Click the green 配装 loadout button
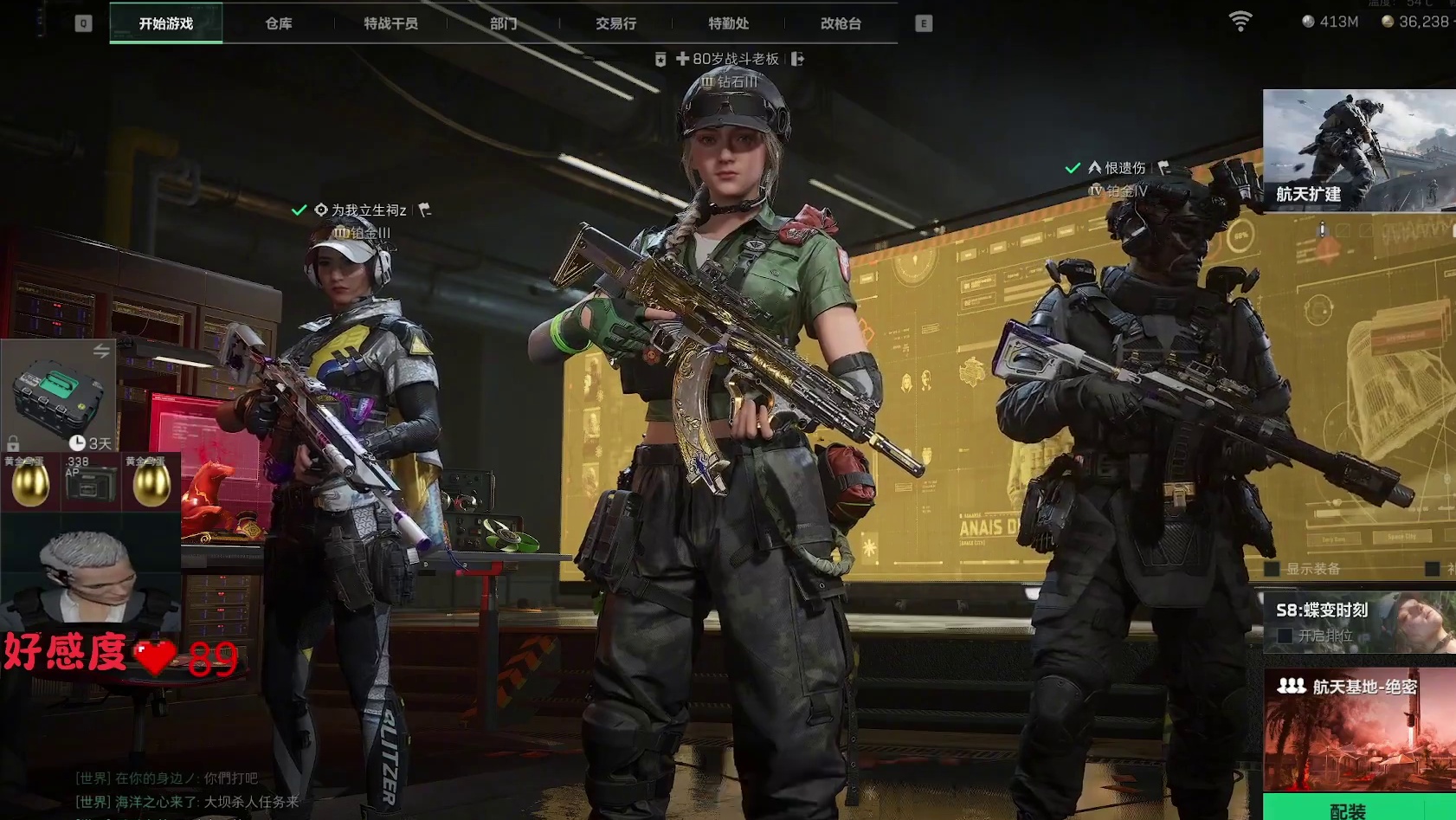This screenshot has height=820, width=1456. pyautogui.click(x=1348, y=809)
